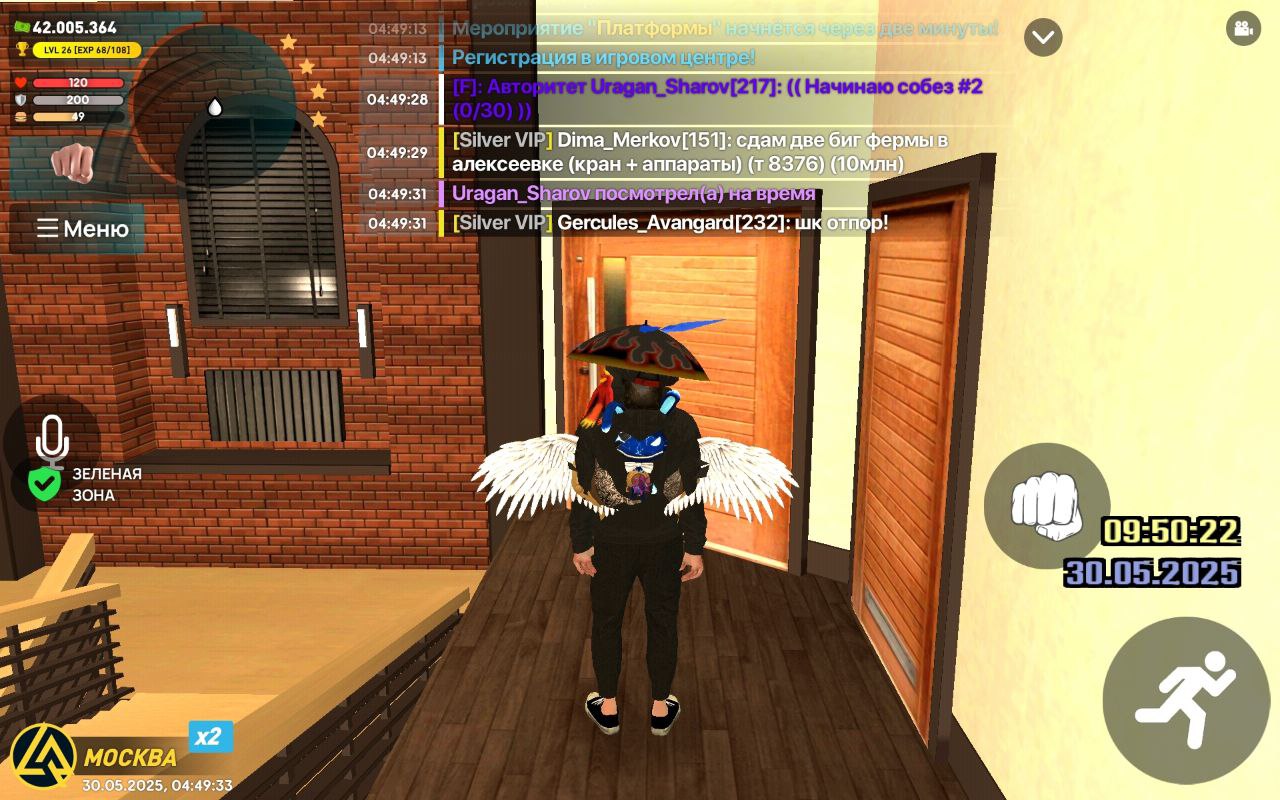Open the movie camera mode in the top right
Screen dimensions: 1280x800
pyautogui.click(x=1243, y=30)
